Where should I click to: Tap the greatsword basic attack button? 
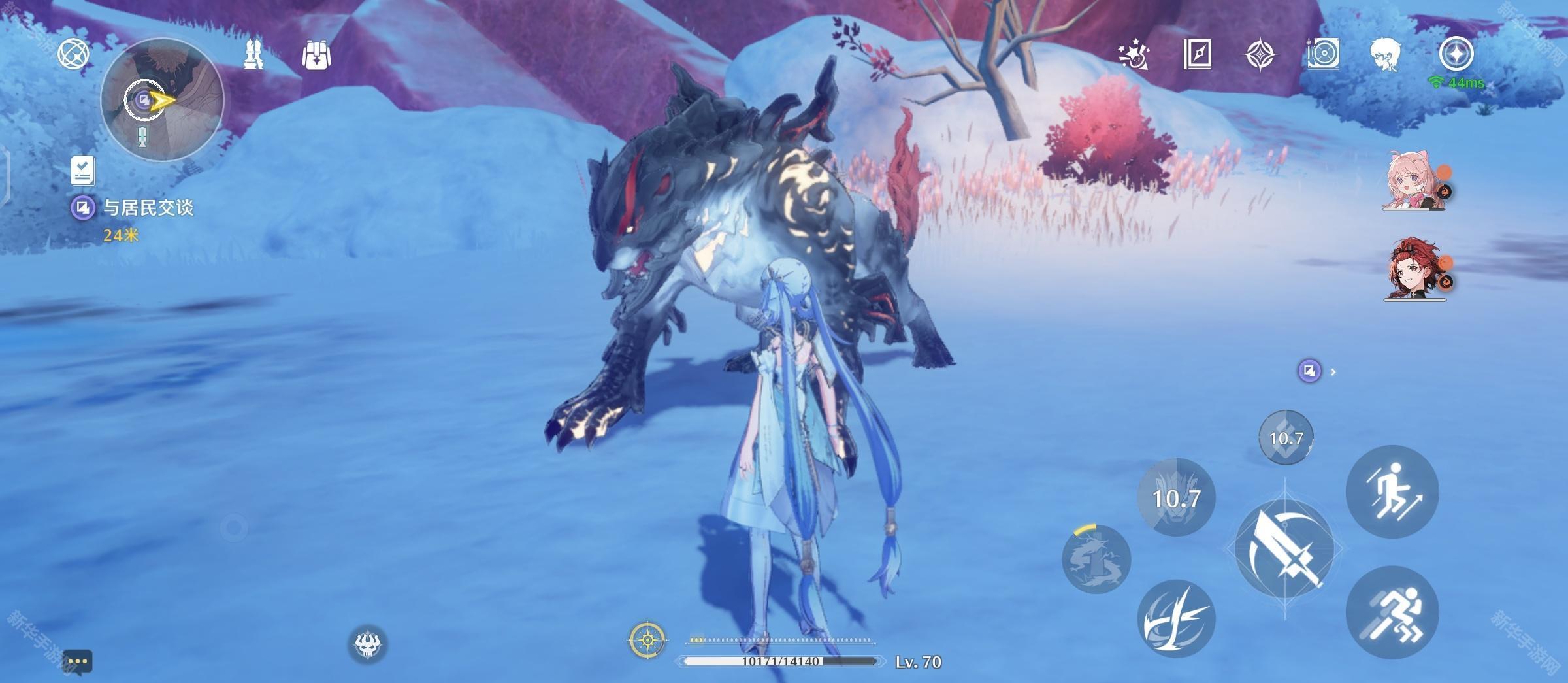pyautogui.click(x=1285, y=548)
